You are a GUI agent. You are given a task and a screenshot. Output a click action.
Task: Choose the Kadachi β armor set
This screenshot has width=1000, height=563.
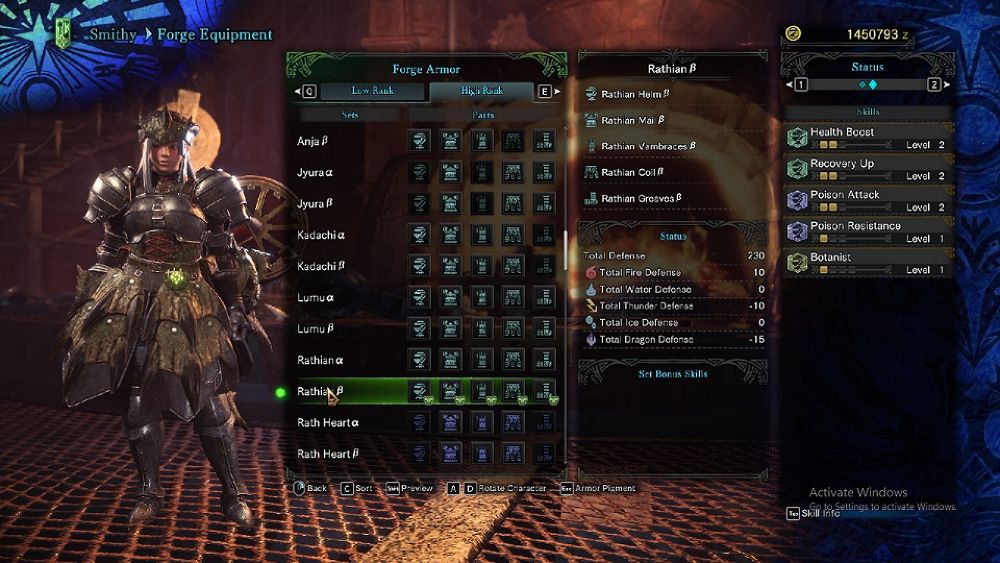[x=320, y=266]
